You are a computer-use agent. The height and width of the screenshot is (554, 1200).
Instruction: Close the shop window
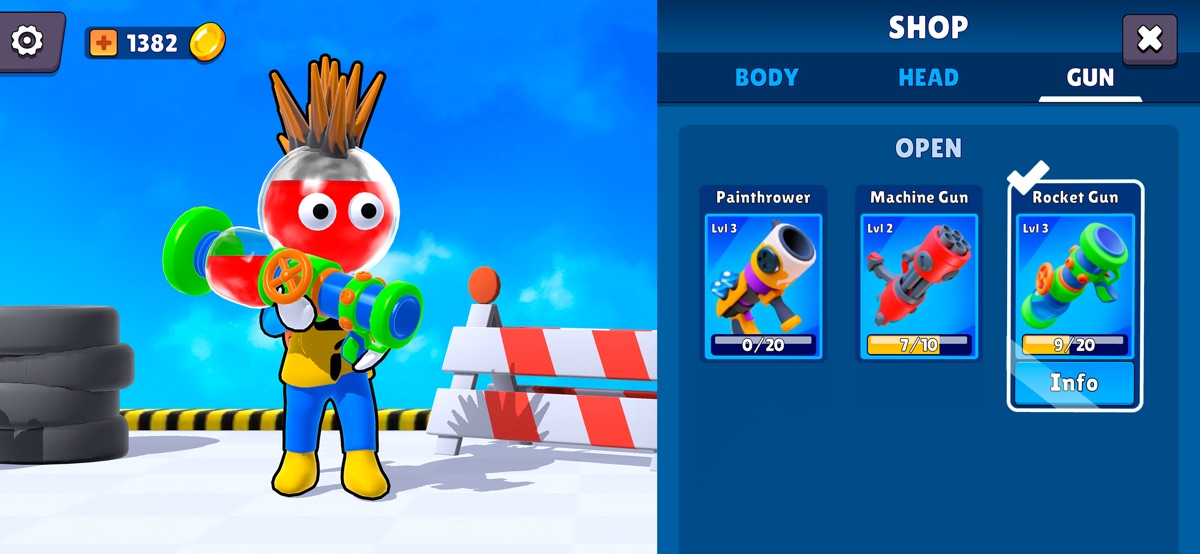1149,40
